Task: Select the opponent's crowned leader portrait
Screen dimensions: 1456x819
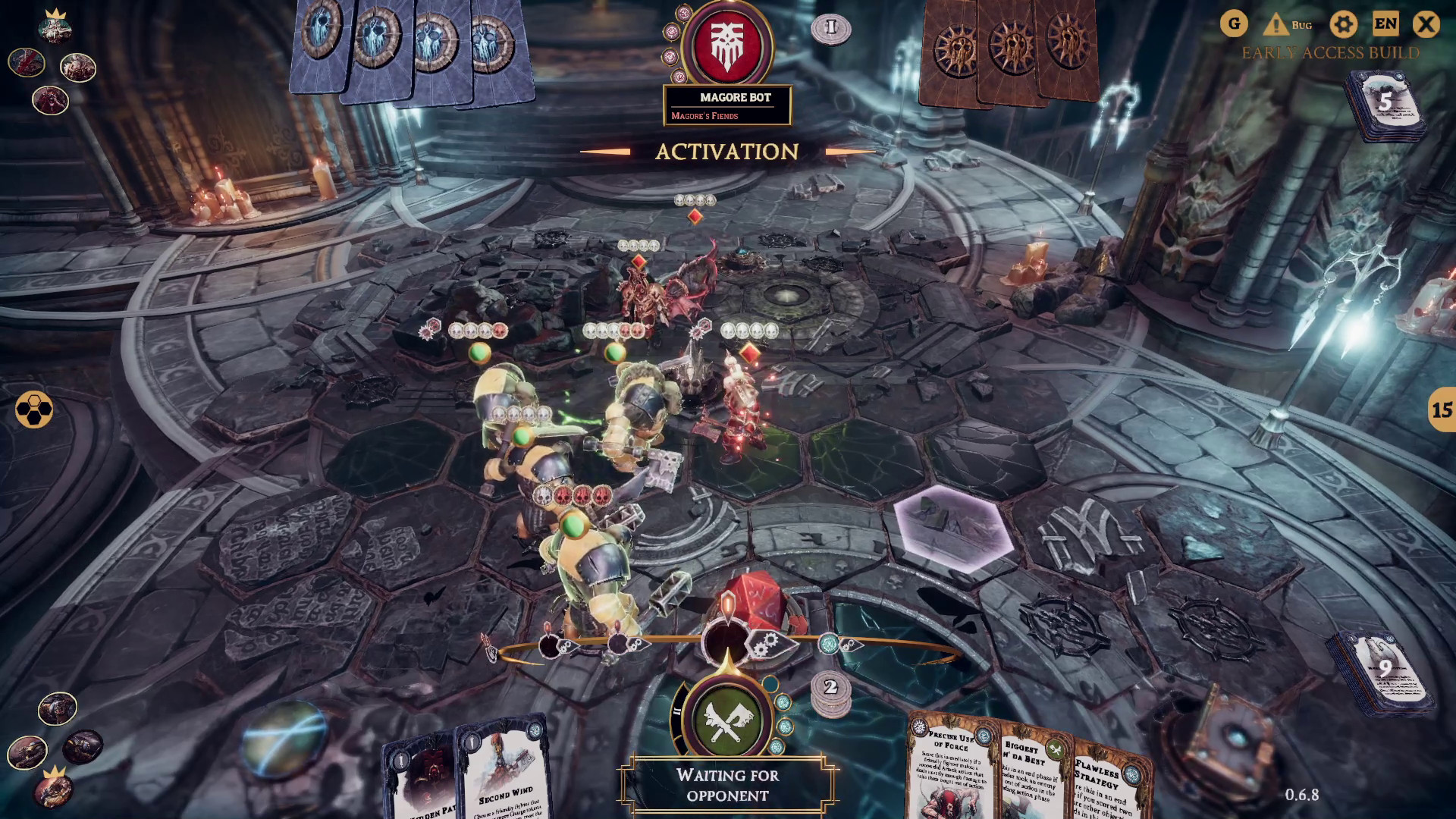Action: click(x=55, y=27)
